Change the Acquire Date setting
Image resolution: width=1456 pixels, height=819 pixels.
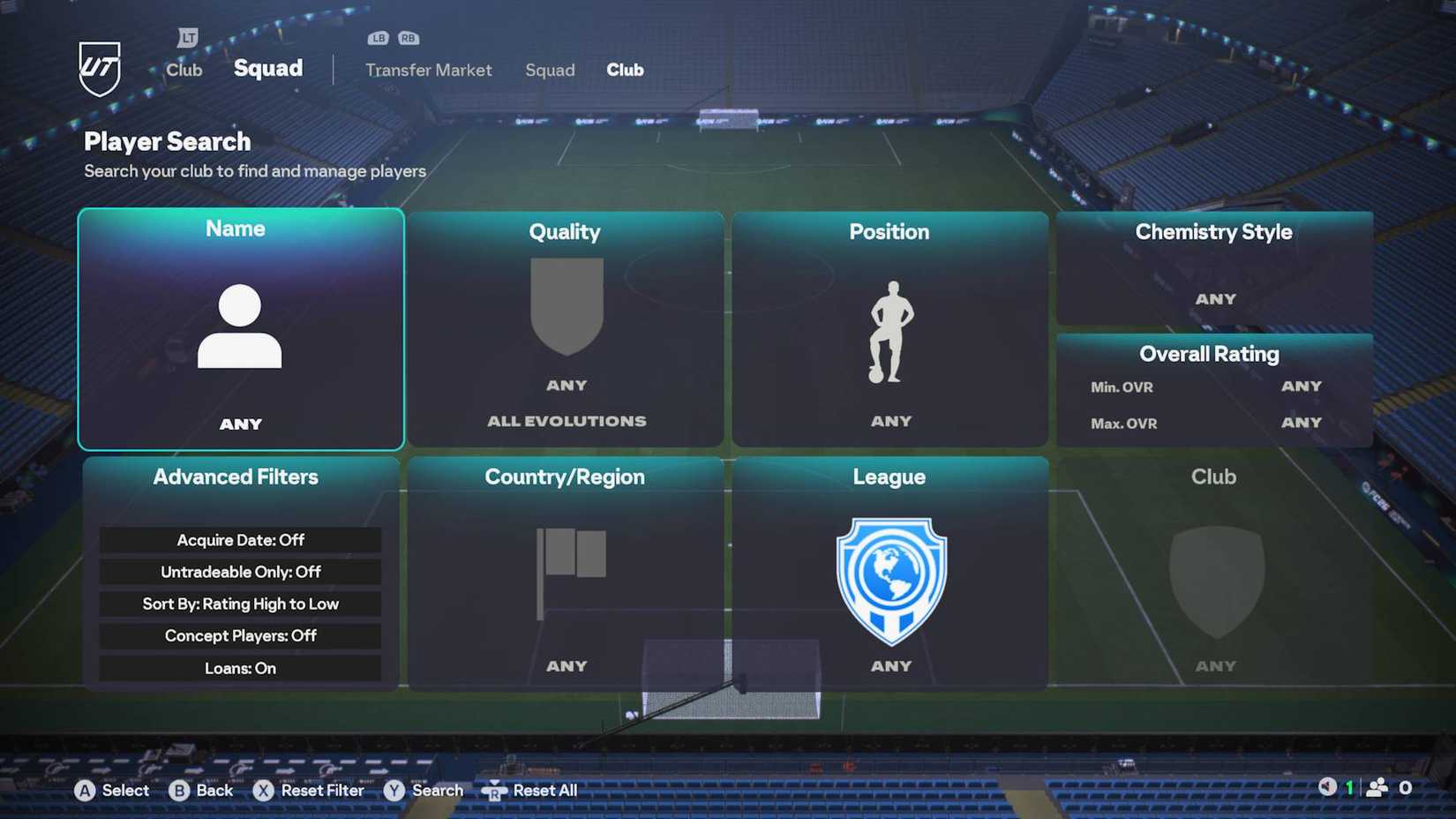pyautogui.click(x=239, y=540)
